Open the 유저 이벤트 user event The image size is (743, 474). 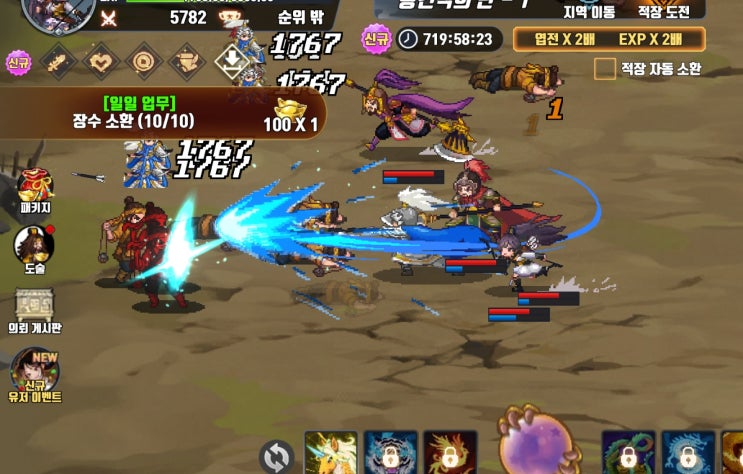[35, 375]
